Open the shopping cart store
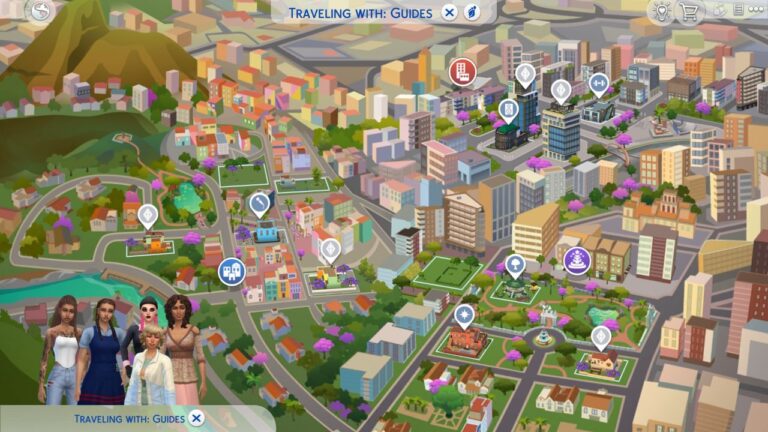Image resolution: width=768 pixels, height=432 pixels. pos(689,12)
